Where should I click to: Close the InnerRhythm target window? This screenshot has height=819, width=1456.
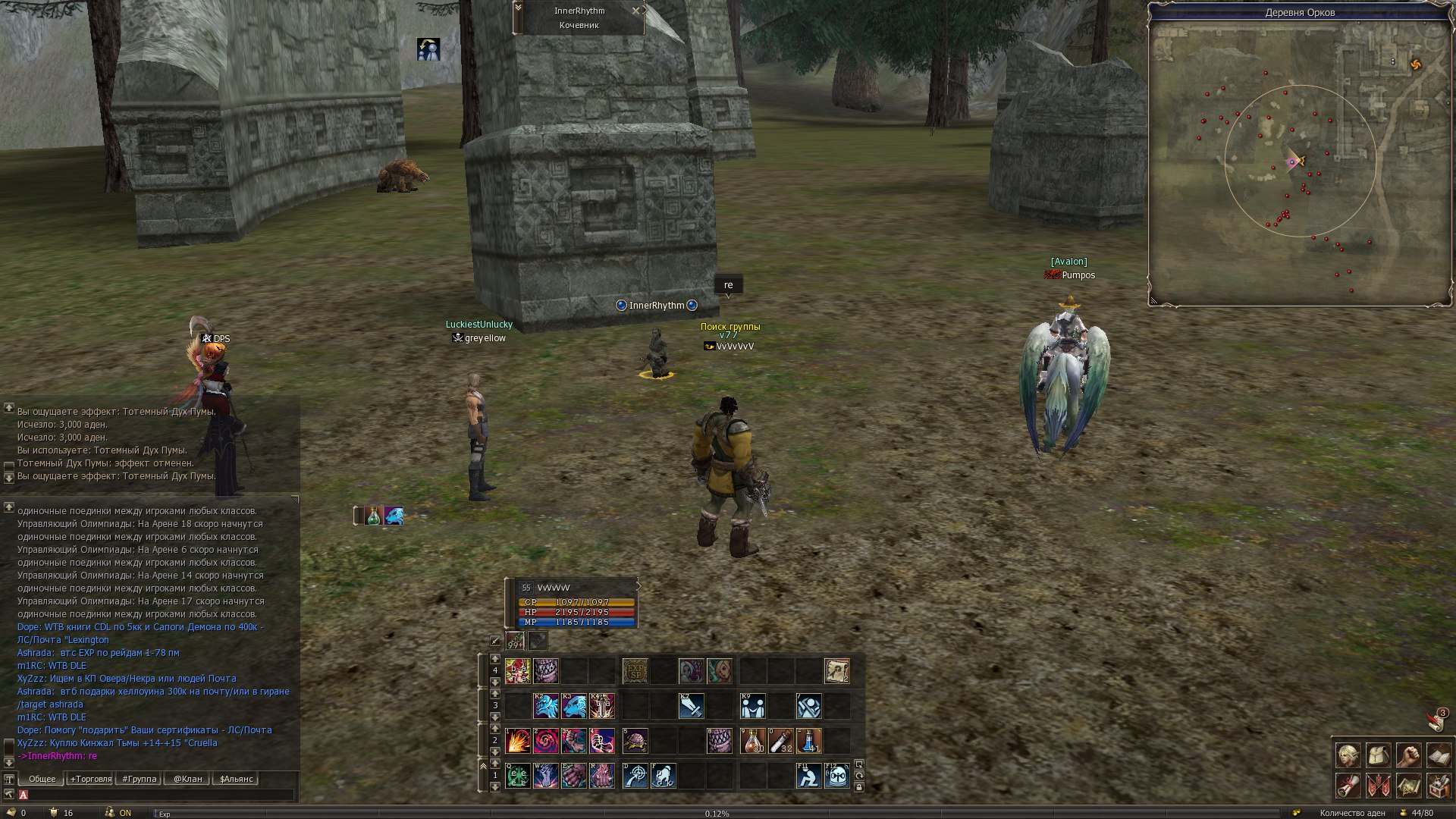[x=635, y=11]
